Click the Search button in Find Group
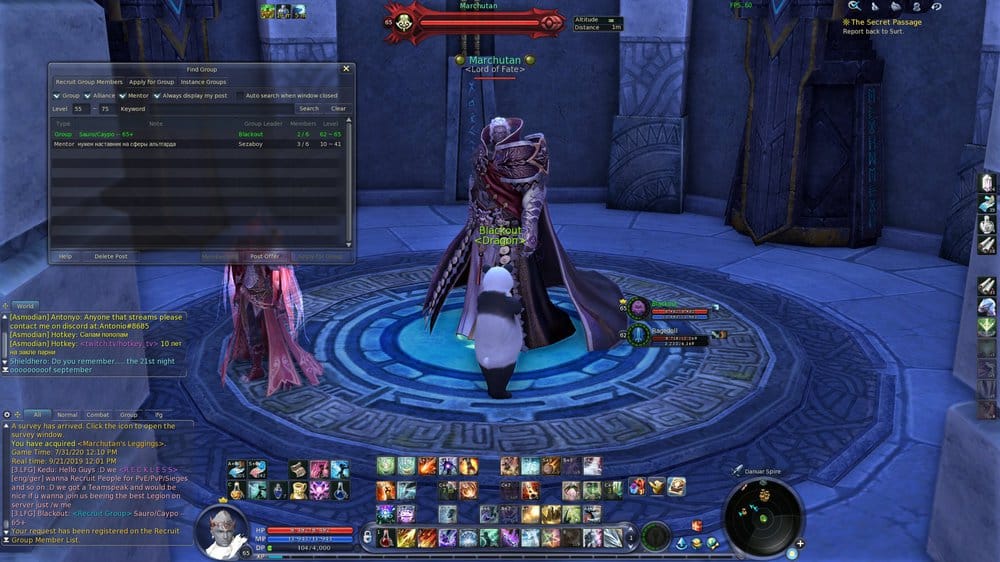This screenshot has width=1000, height=562. (309, 109)
